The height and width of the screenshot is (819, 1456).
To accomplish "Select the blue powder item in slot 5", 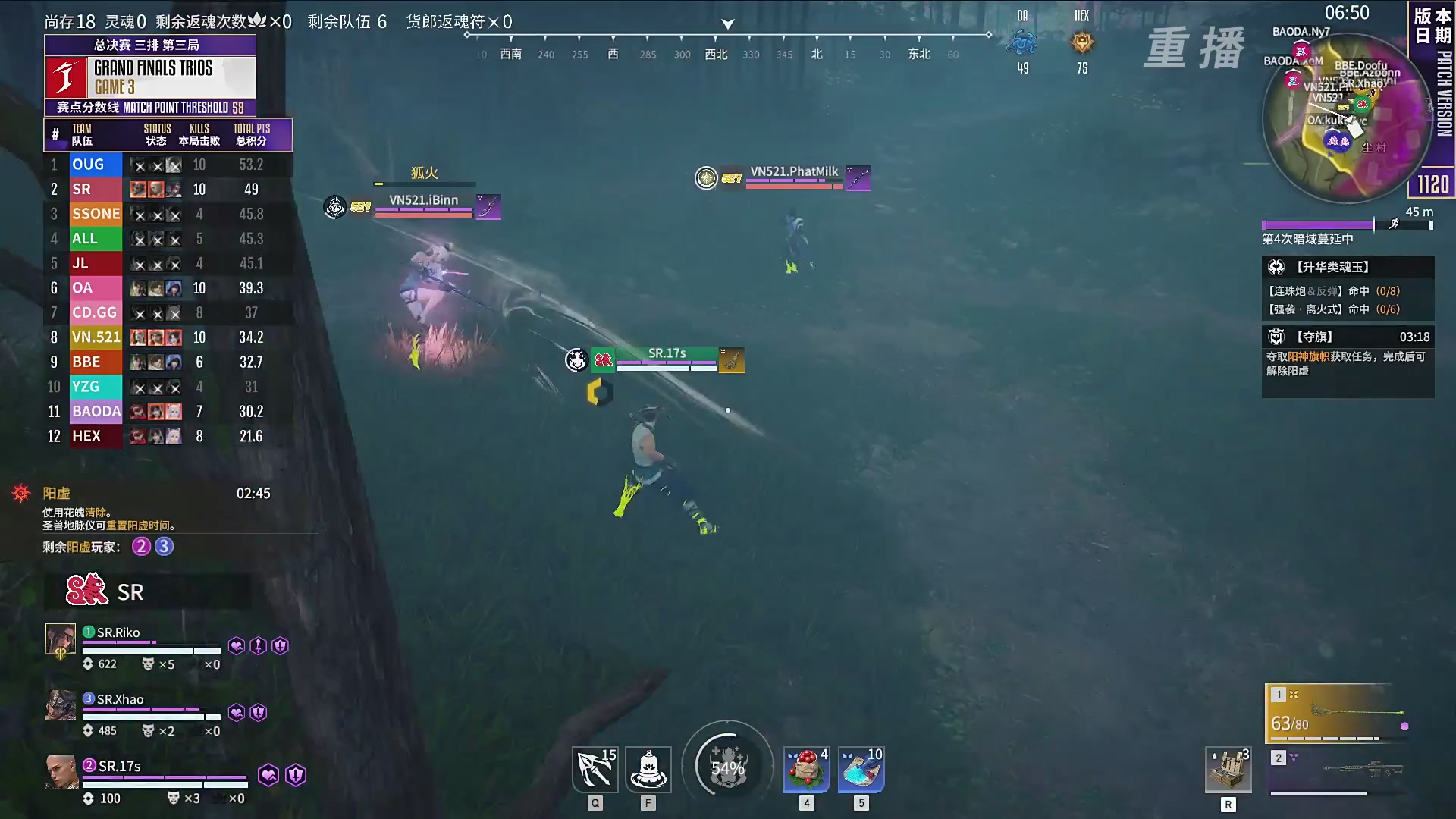I will (x=861, y=768).
